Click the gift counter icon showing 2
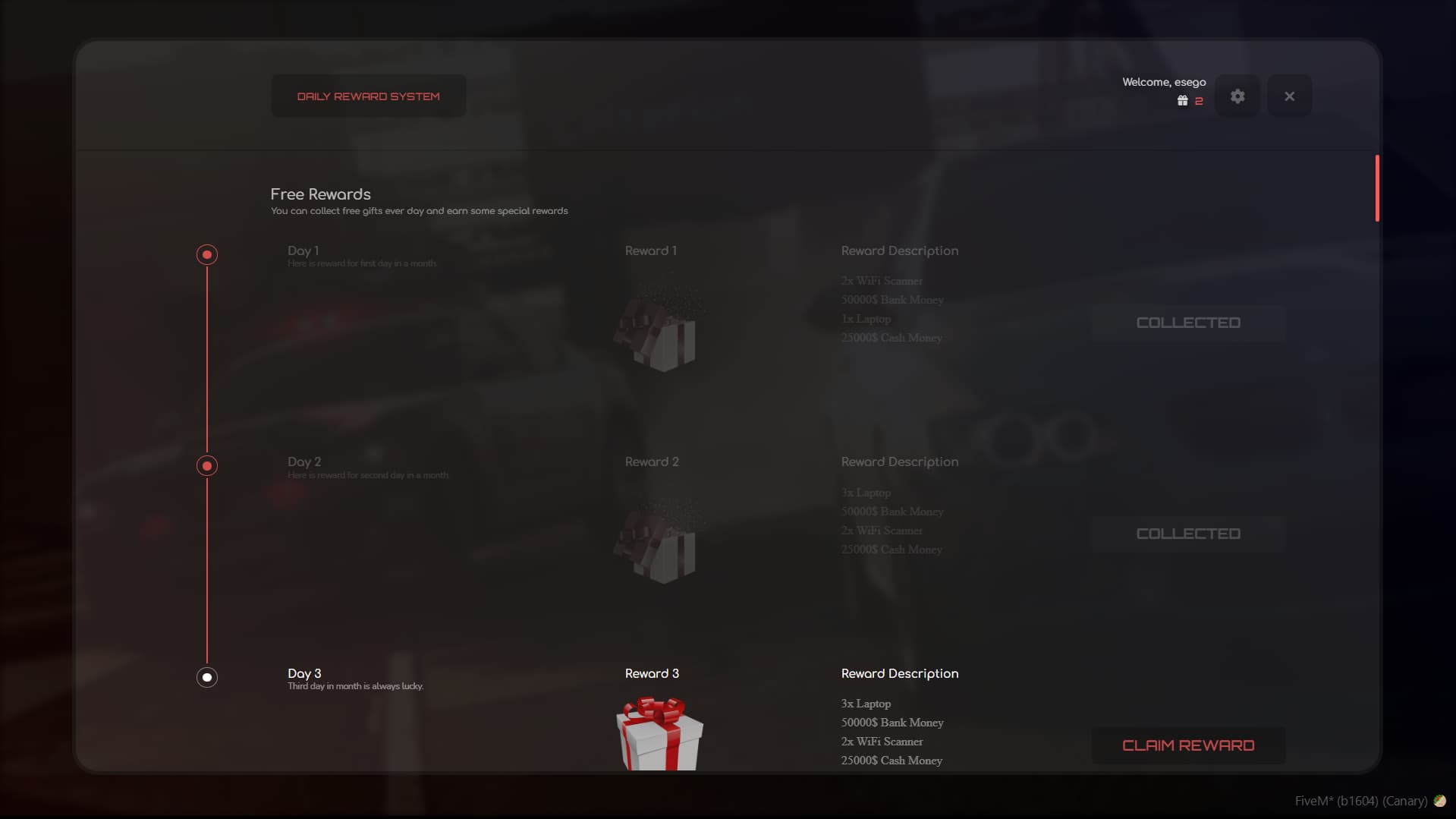1456x819 pixels. click(x=1183, y=99)
